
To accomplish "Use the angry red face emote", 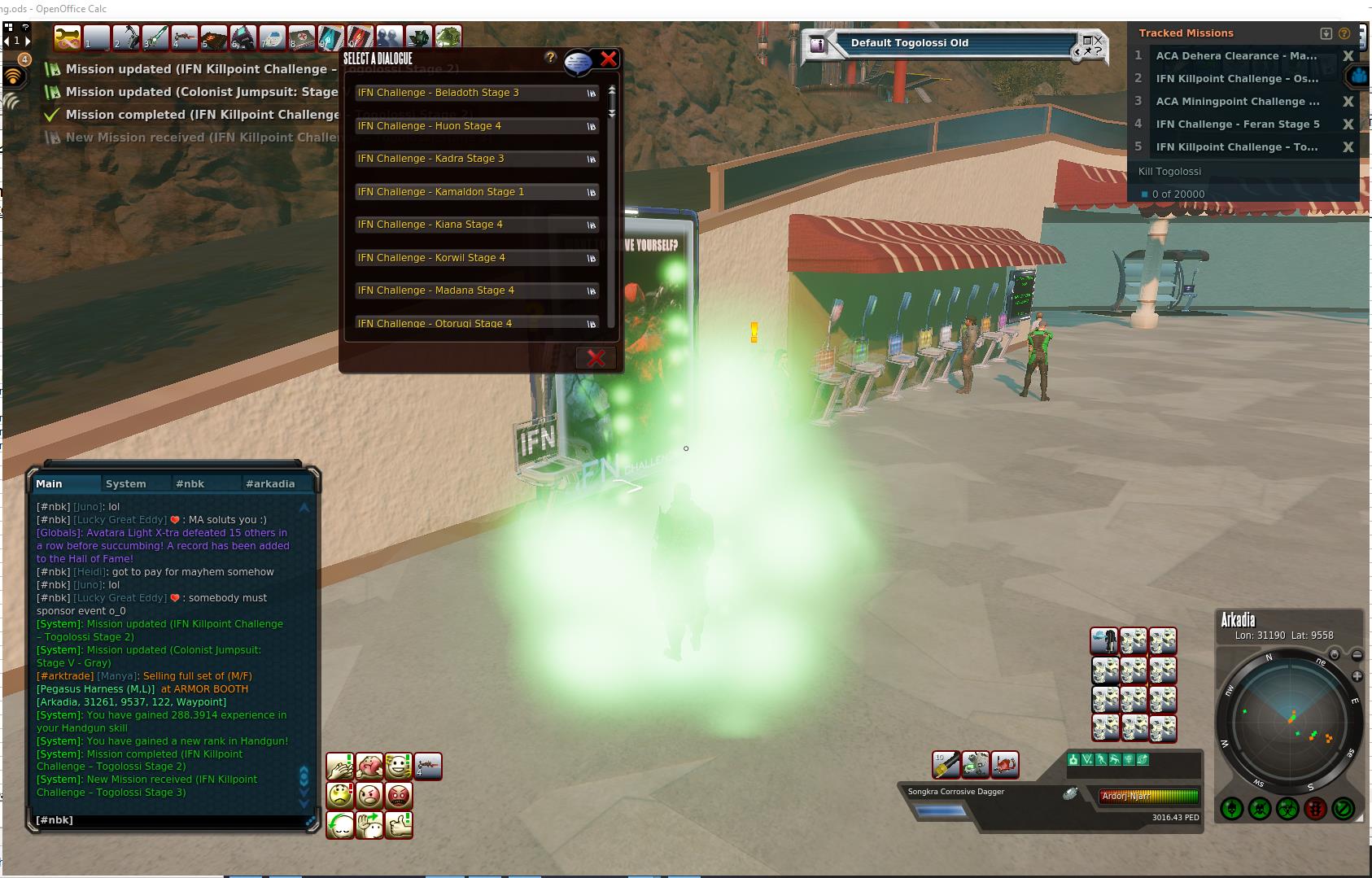I will pos(399,794).
